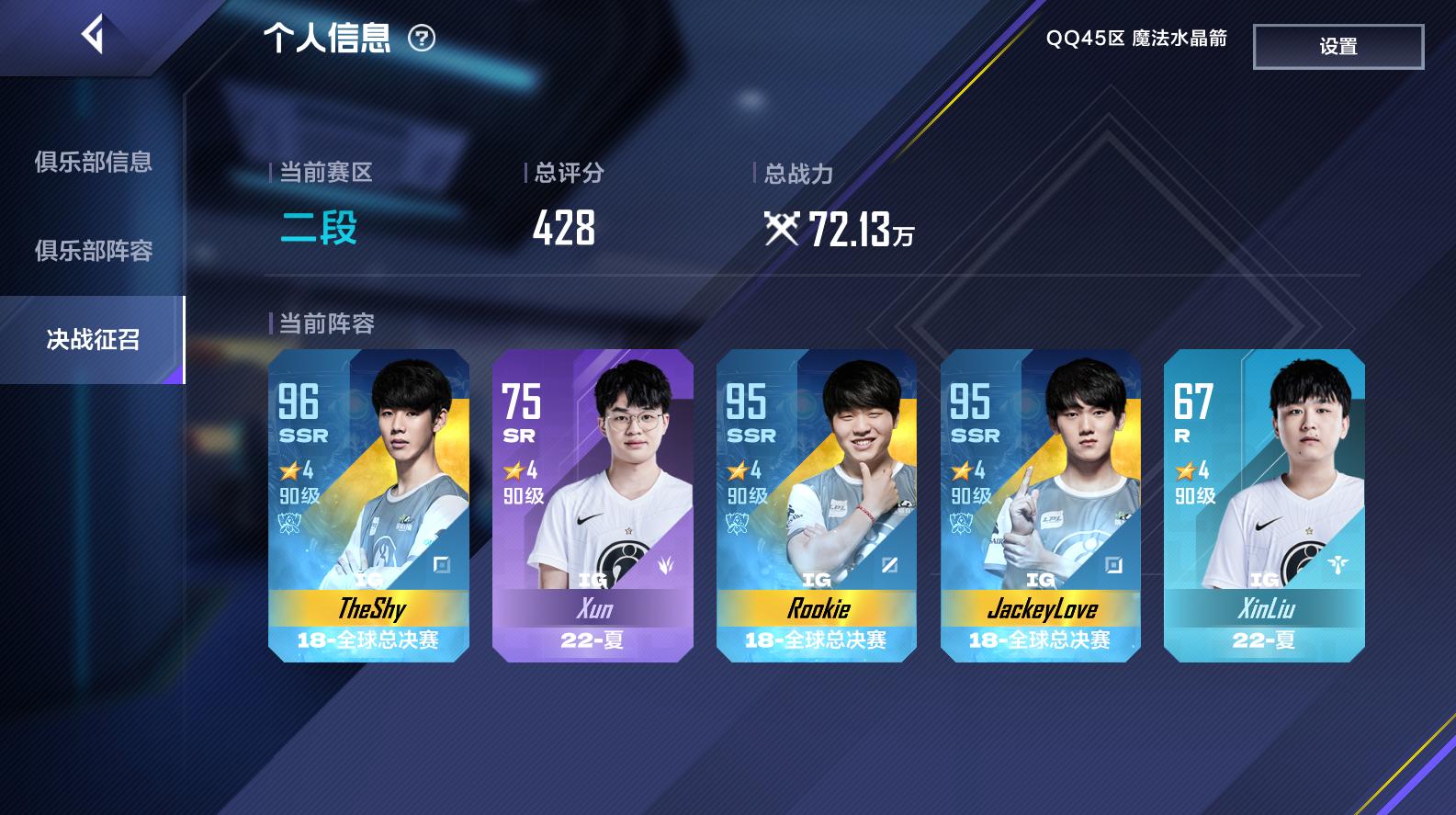Click the JackeyLove player card
This screenshot has width=1456, height=815.
coord(1040,505)
